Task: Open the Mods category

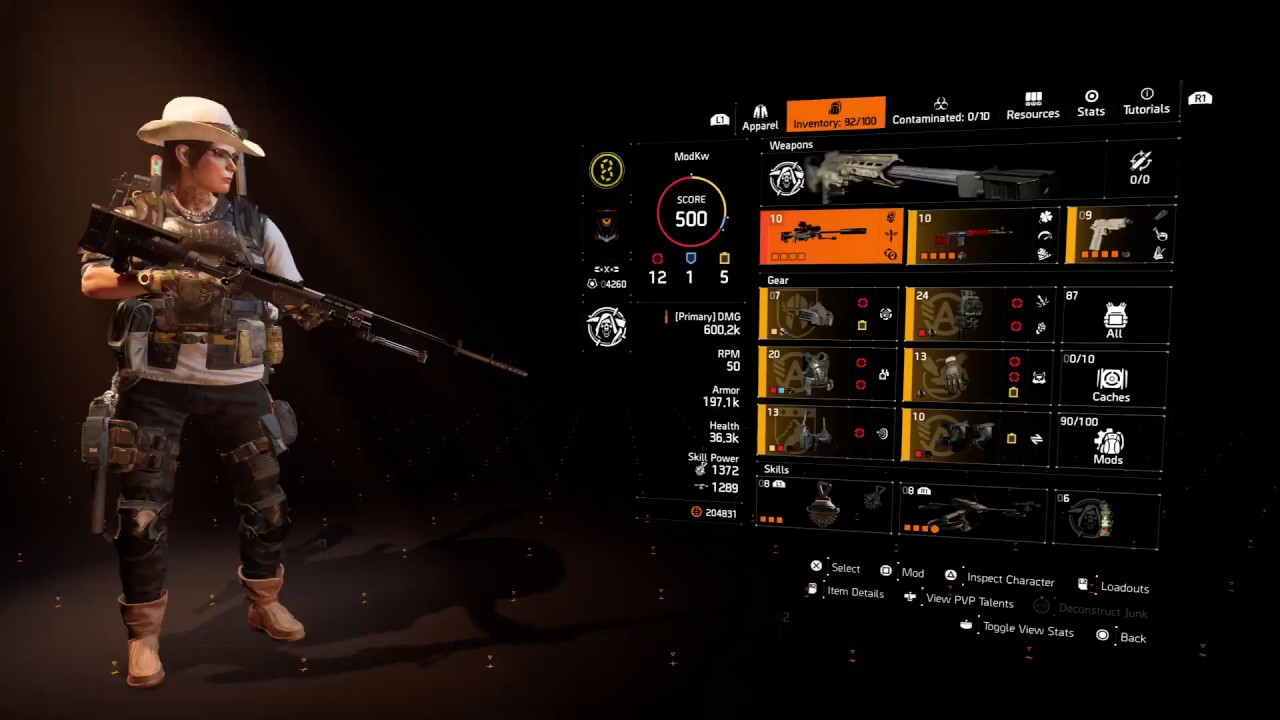Action: coord(1107,441)
